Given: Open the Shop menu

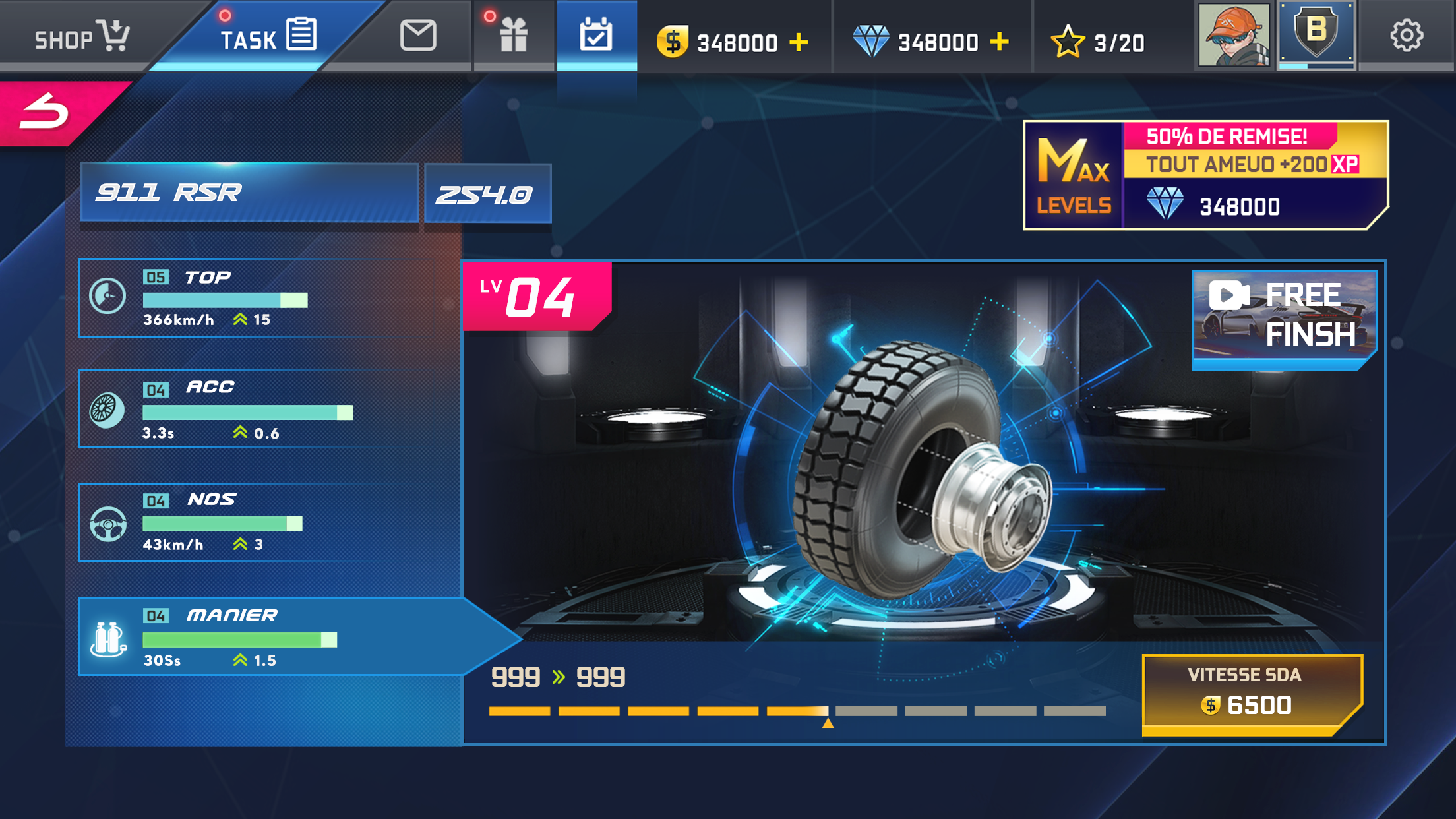Looking at the screenshot, I should [x=81, y=36].
